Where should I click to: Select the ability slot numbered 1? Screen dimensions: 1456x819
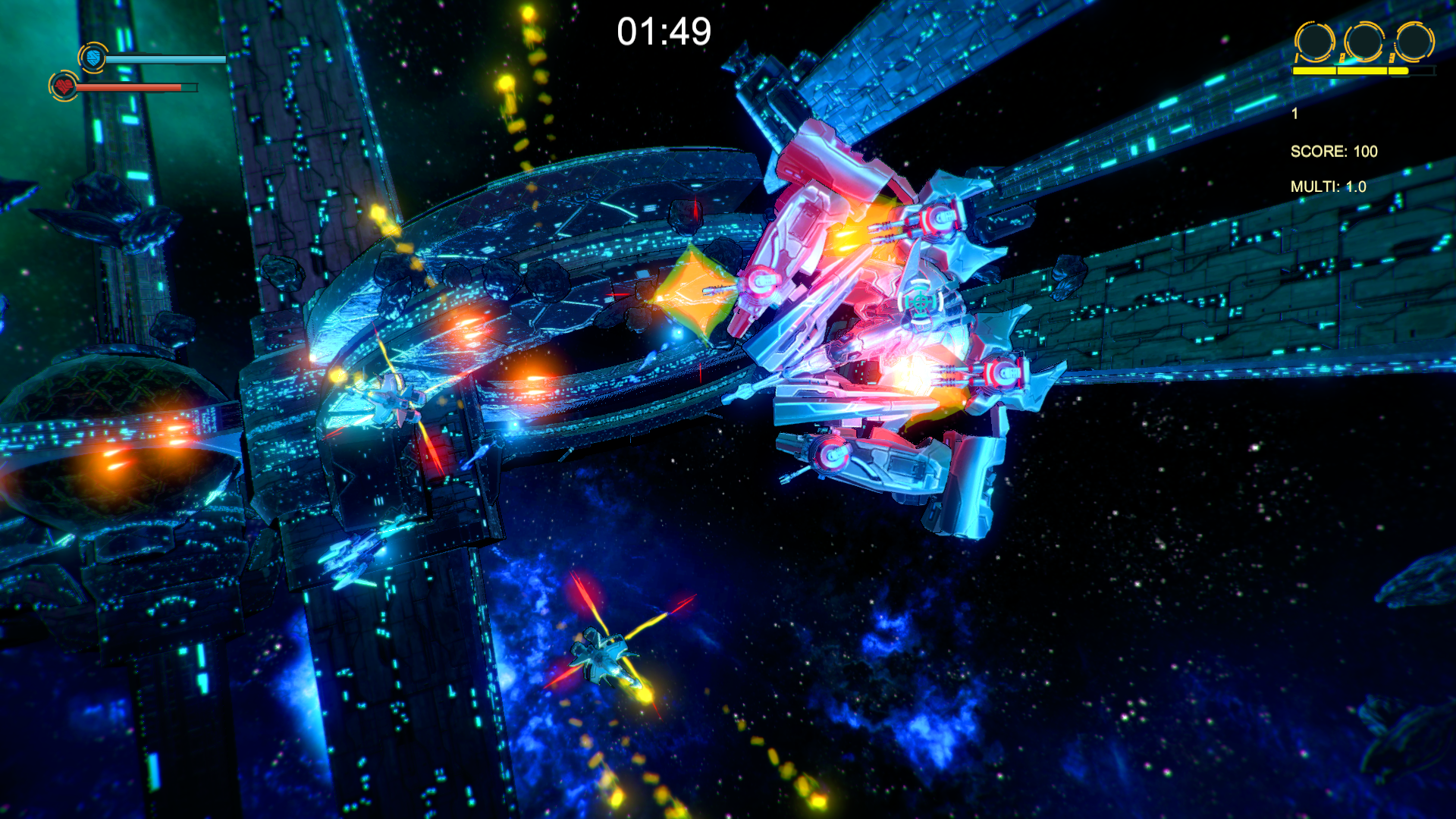coord(1314,42)
